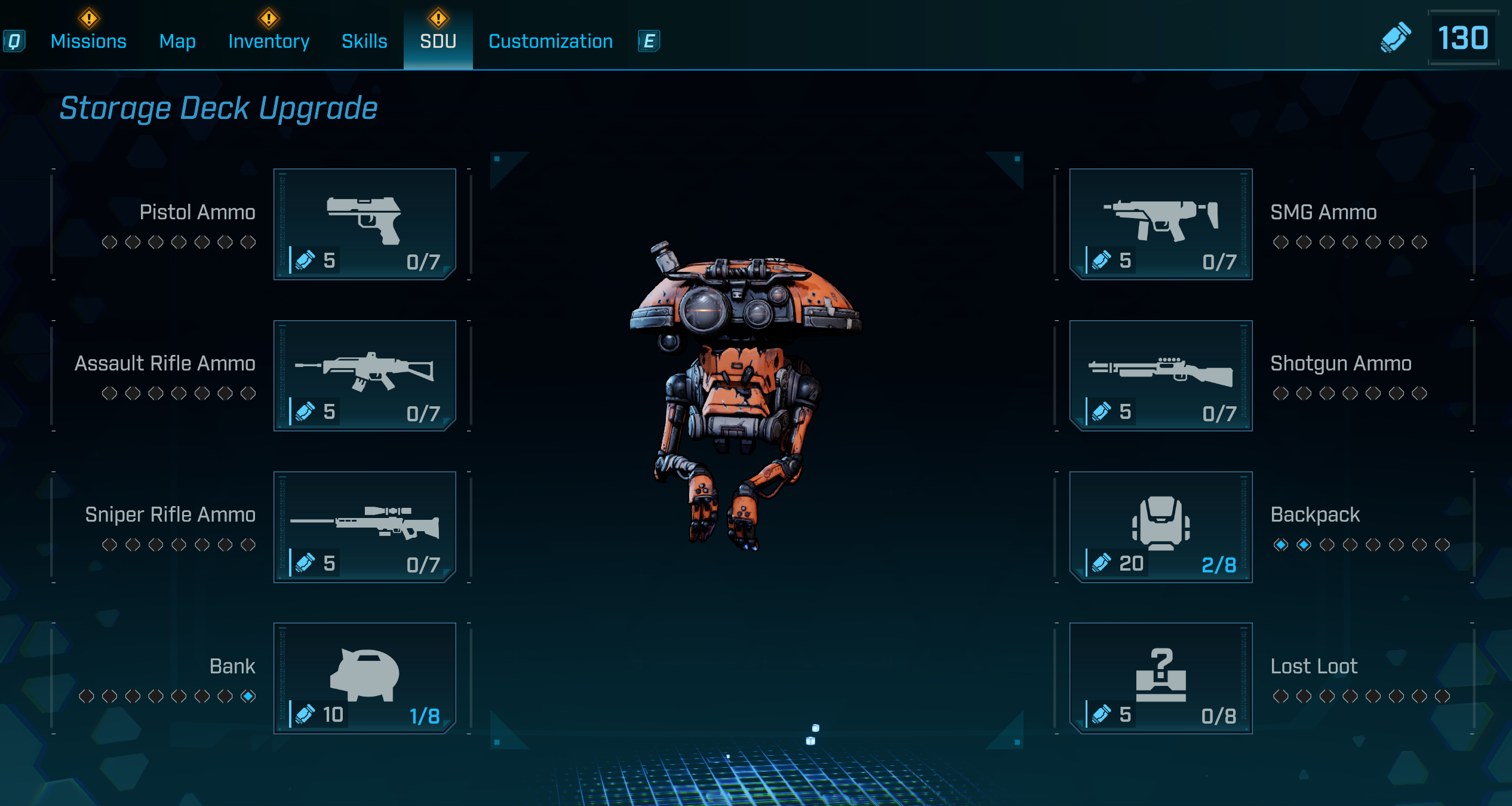This screenshot has height=806, width=1512.
Task: Choose the Assault Rifle Ammo upgrade
Action: pos(364,375)
